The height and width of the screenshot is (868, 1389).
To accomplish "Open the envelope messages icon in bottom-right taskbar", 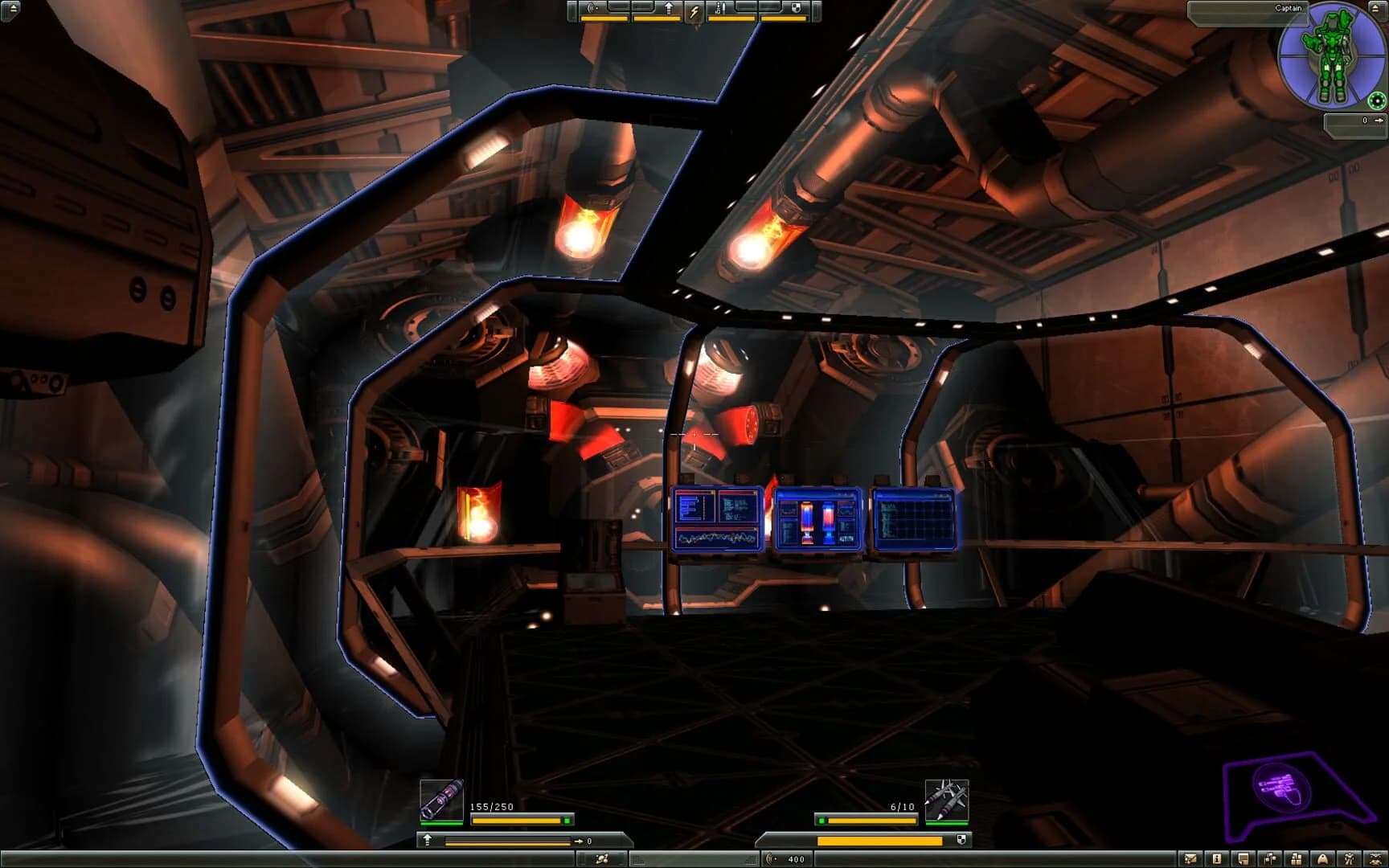I will tap(1190, 859).
